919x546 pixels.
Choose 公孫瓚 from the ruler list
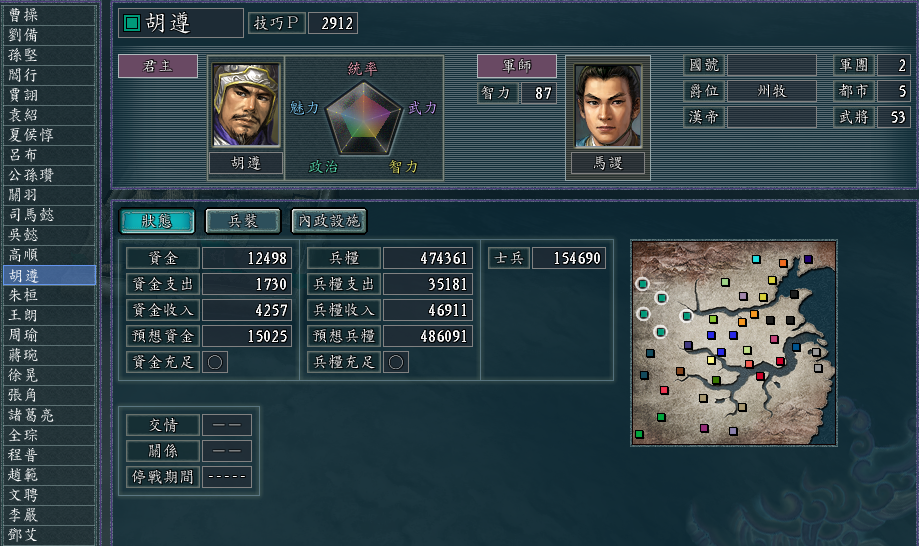click(x=49, y=175)
